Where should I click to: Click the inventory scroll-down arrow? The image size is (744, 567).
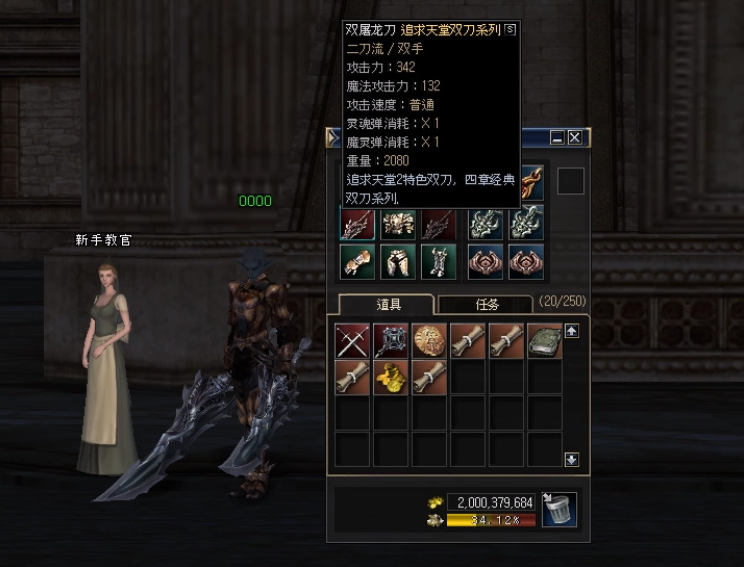[572, 459]
